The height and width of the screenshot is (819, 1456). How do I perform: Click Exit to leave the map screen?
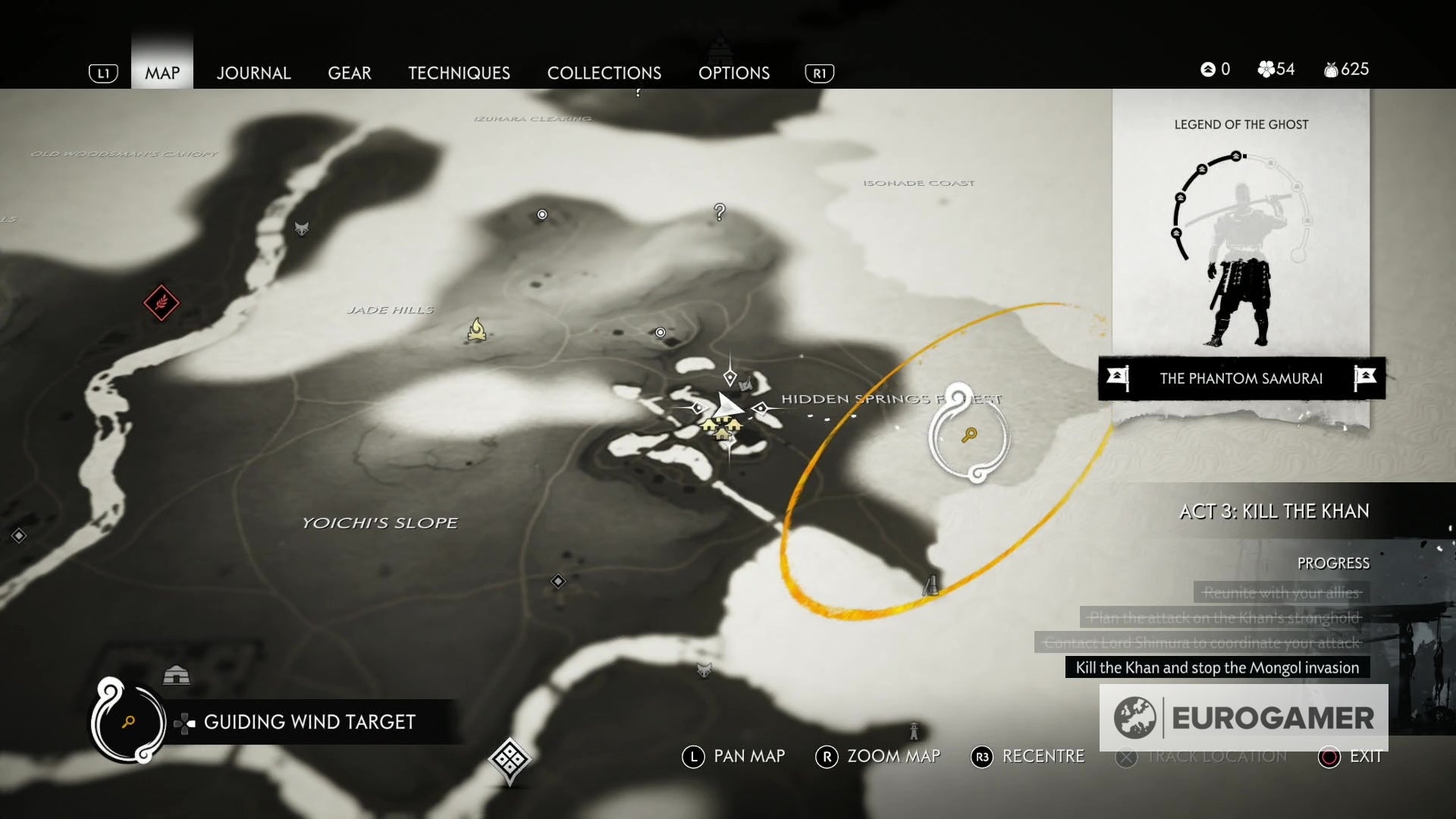[x=1364, y=755]
